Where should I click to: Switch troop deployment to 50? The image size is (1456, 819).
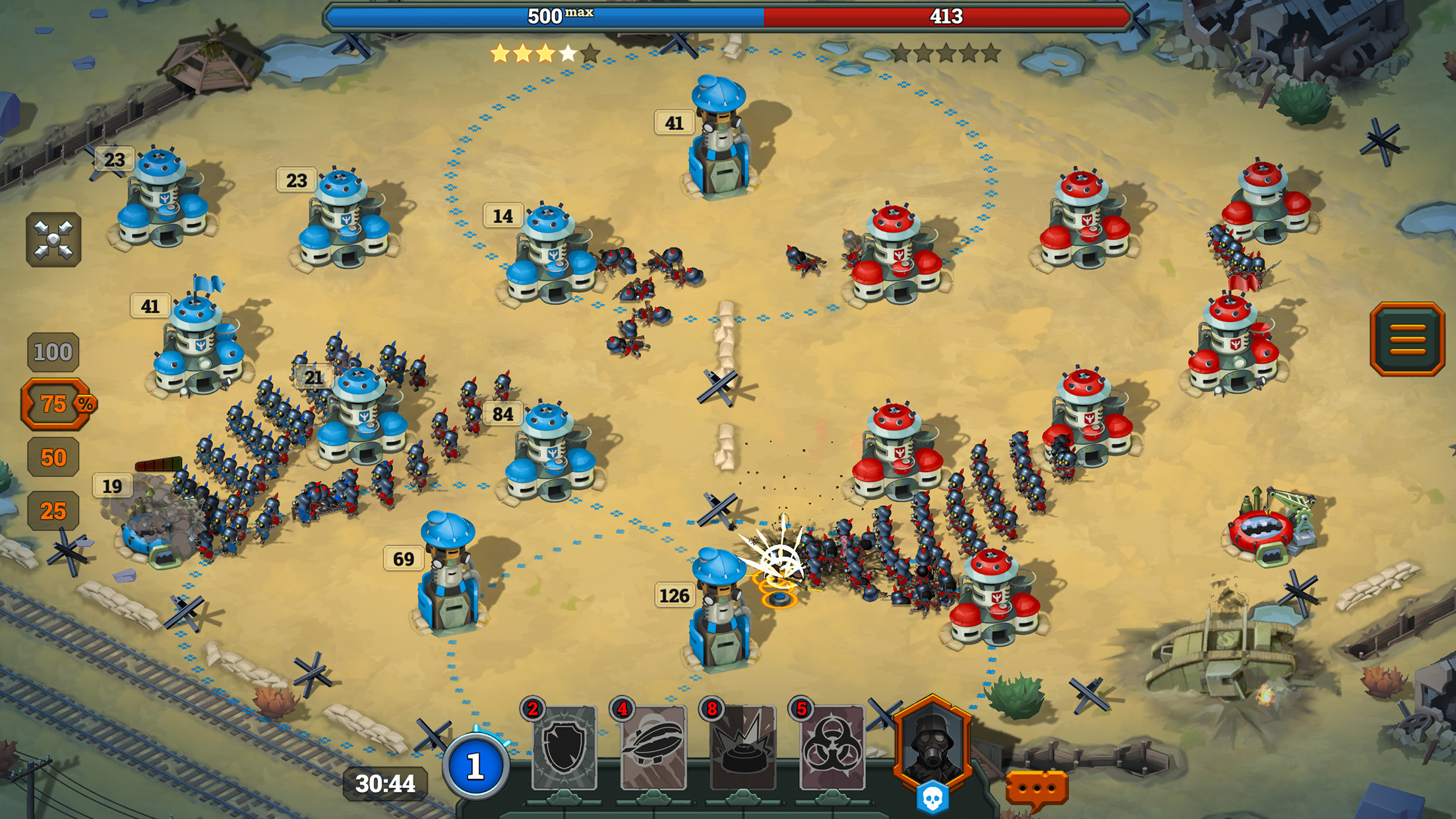point(53,458)
